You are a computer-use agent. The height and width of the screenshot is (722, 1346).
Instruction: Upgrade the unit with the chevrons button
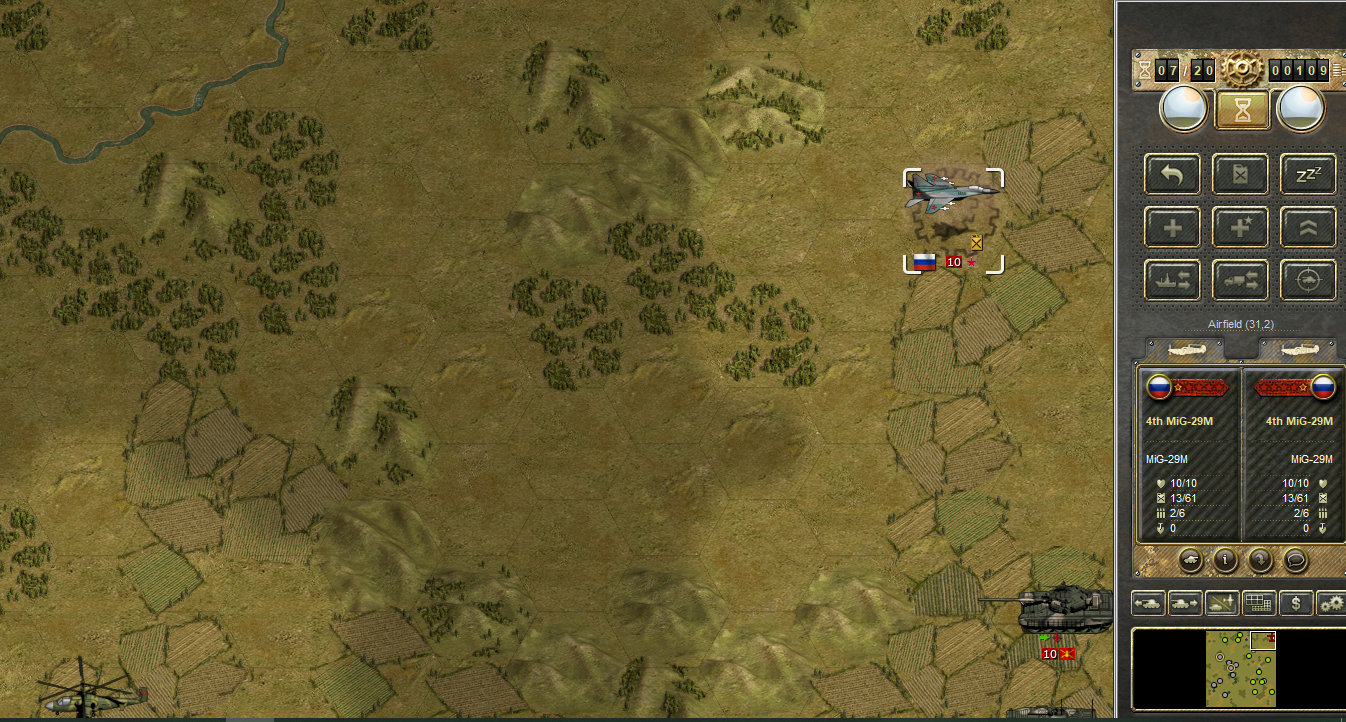tap(1308, 227)
